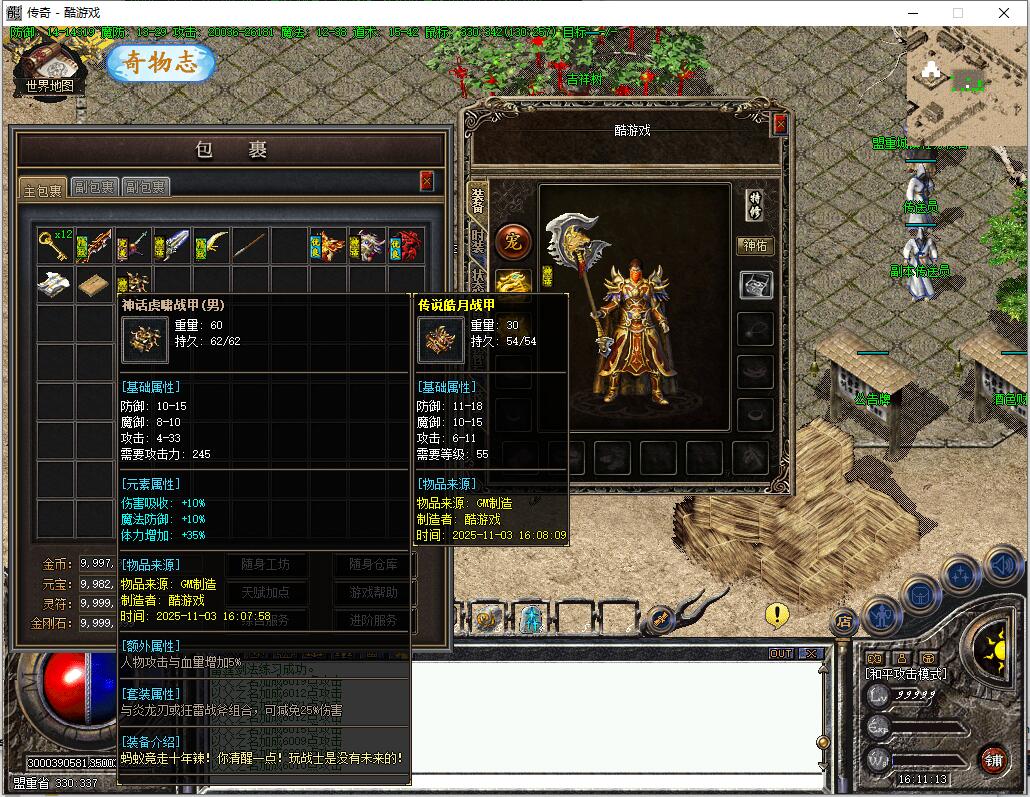Viewport: 1030px width, 797px height.
Task: Open the 时装 fashion tab
Action: coord(478,246)
